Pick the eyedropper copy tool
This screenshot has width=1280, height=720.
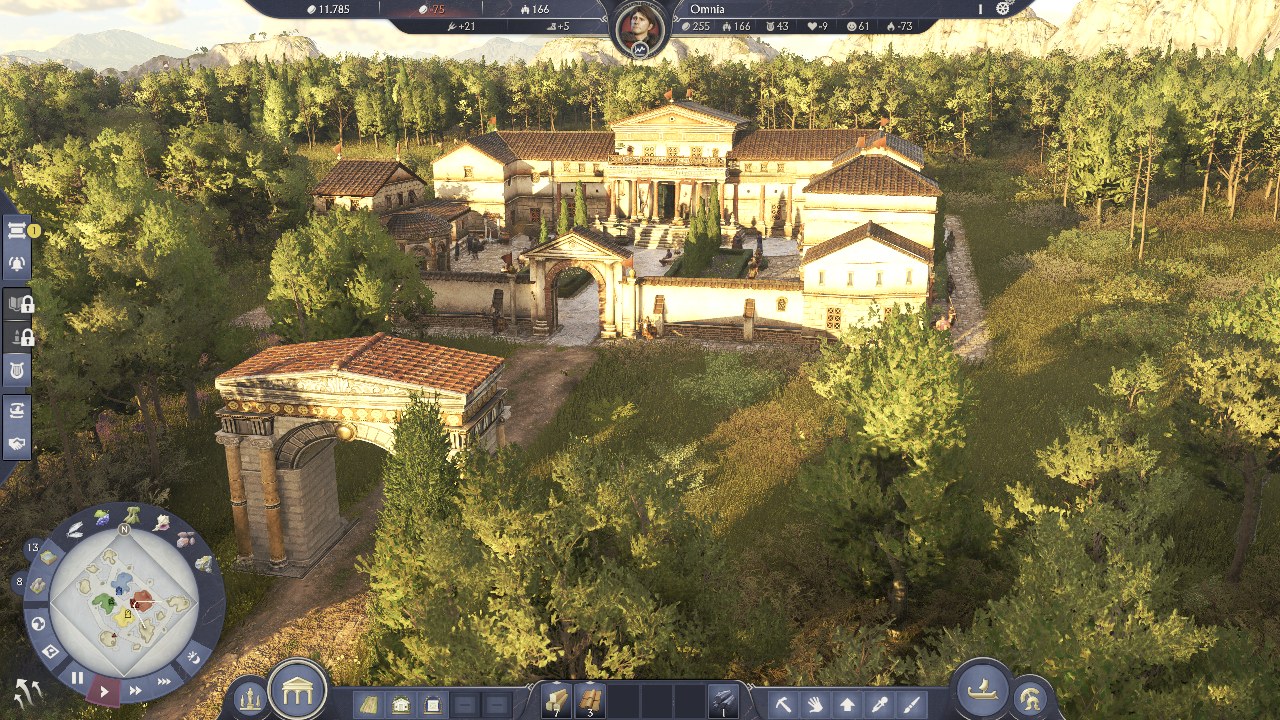click(x=879, y=704)
